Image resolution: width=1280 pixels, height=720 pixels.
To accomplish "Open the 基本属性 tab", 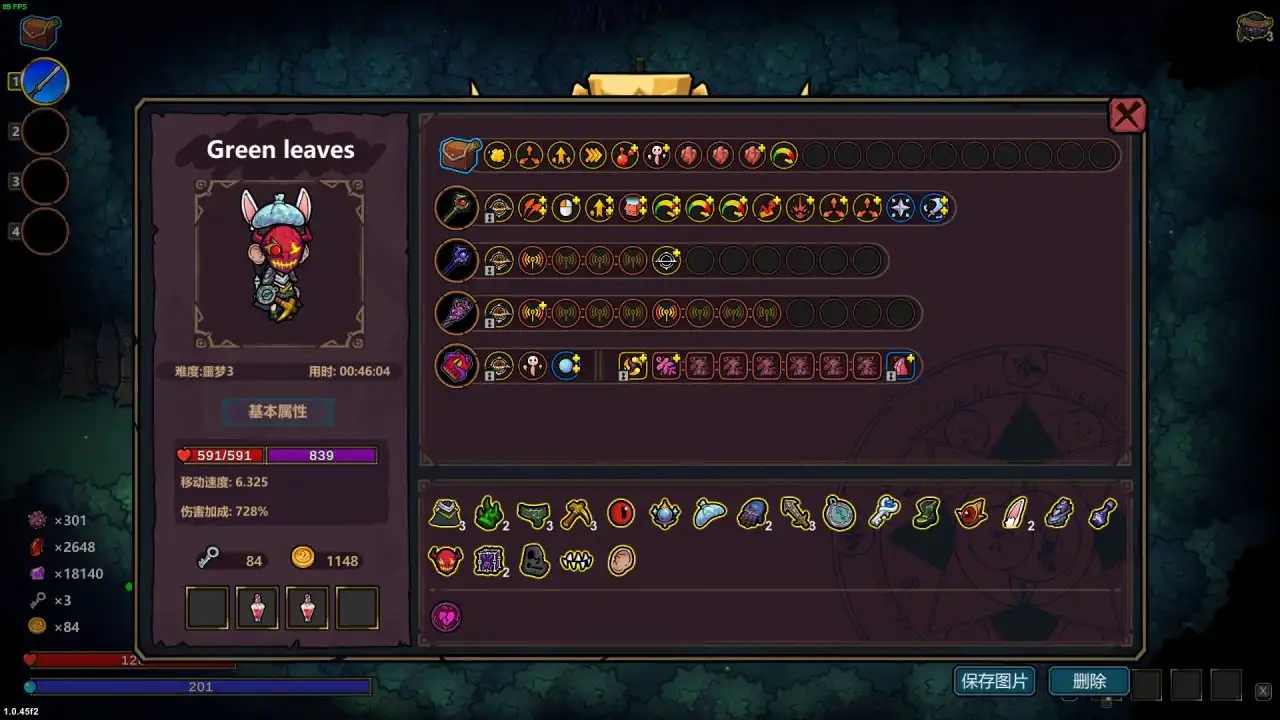I will coord(277,411).
